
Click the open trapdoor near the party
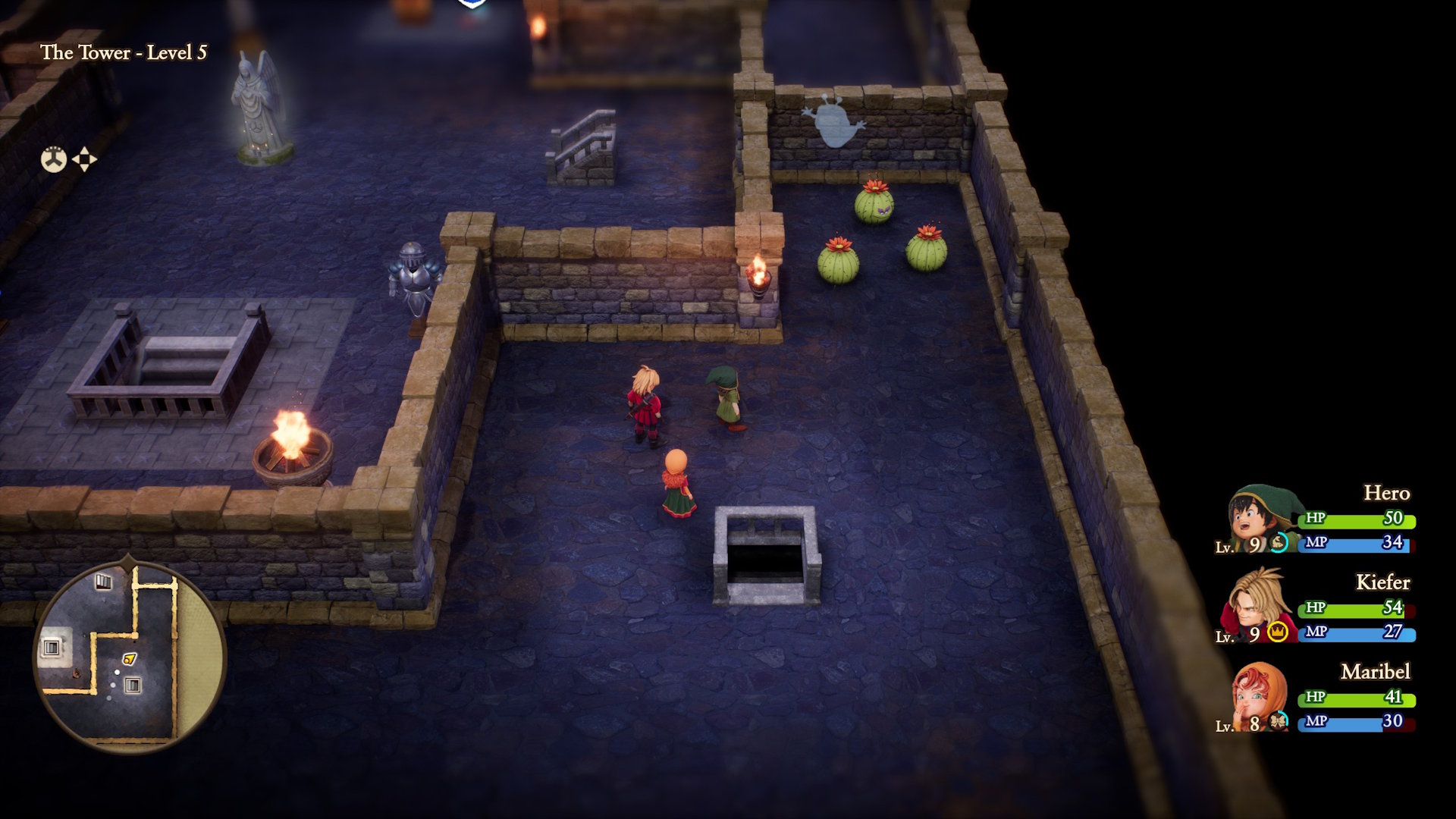[766, 557]
